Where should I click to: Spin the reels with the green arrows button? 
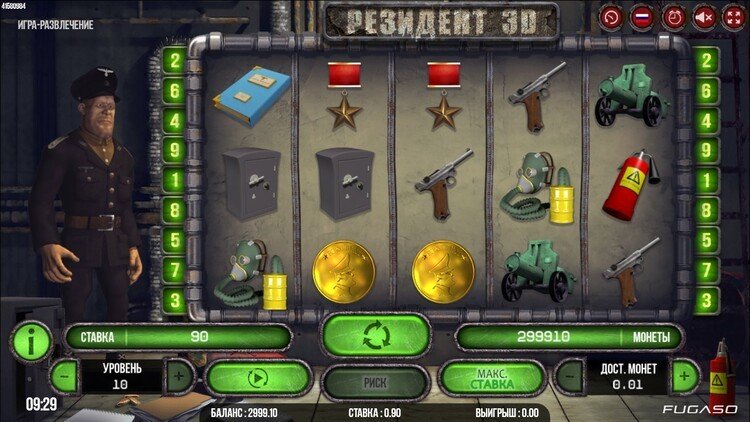375,335
